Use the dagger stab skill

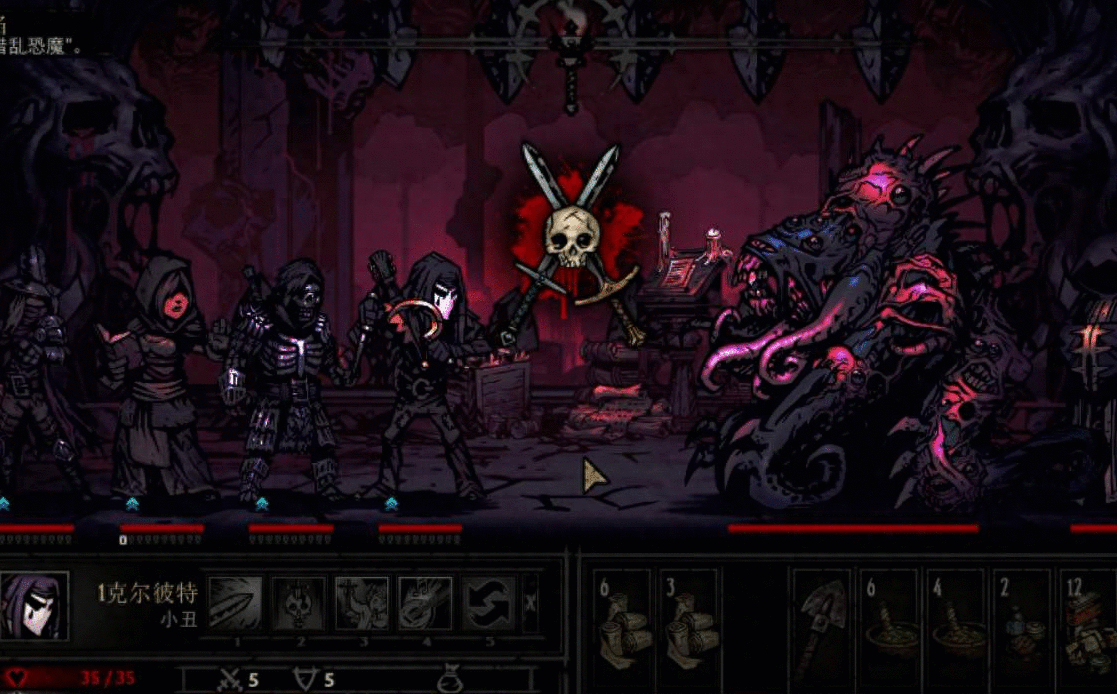[x=235, y=602]
